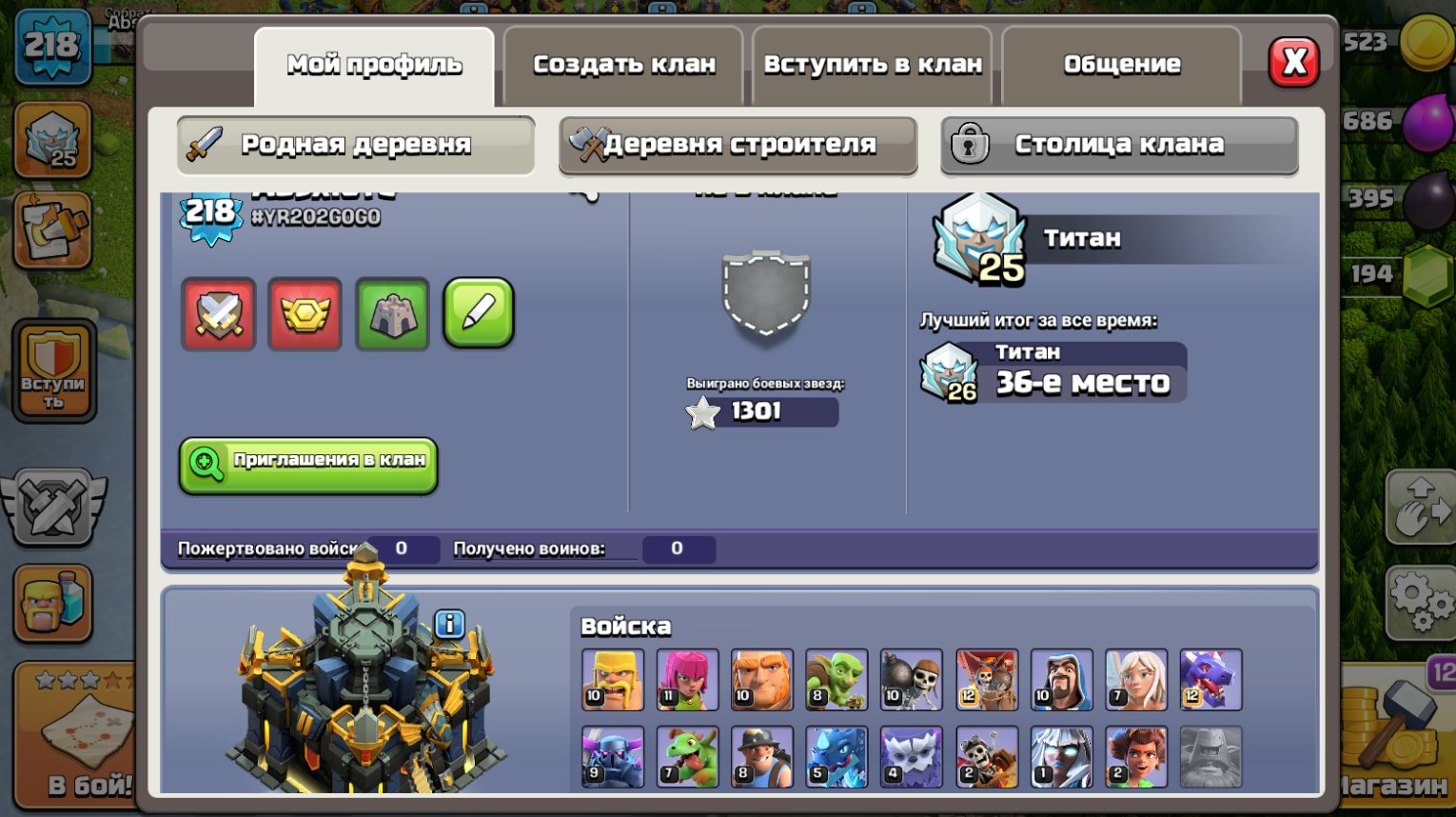Open clan games via gold medal icon

[305, 314]
